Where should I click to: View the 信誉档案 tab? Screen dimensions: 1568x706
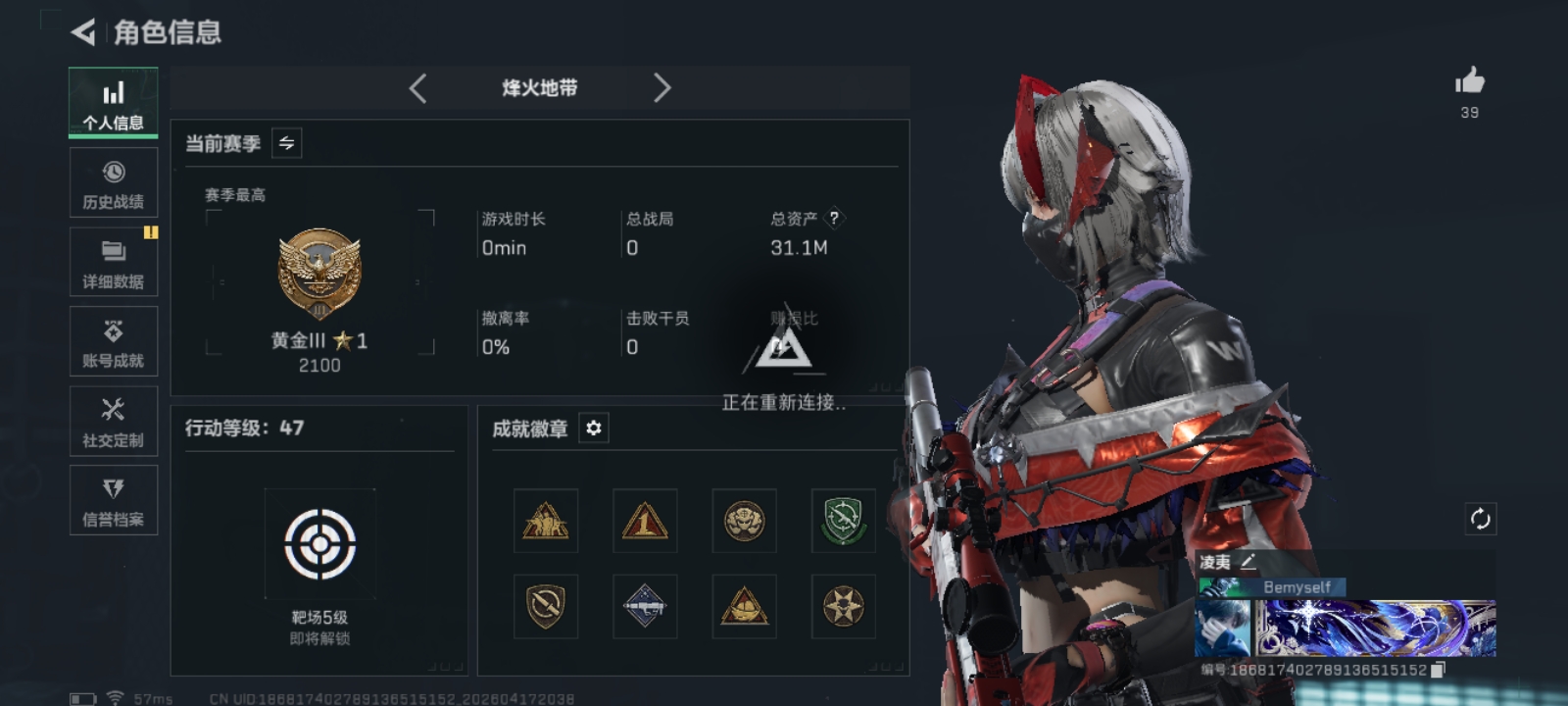[x=113, y=501]
